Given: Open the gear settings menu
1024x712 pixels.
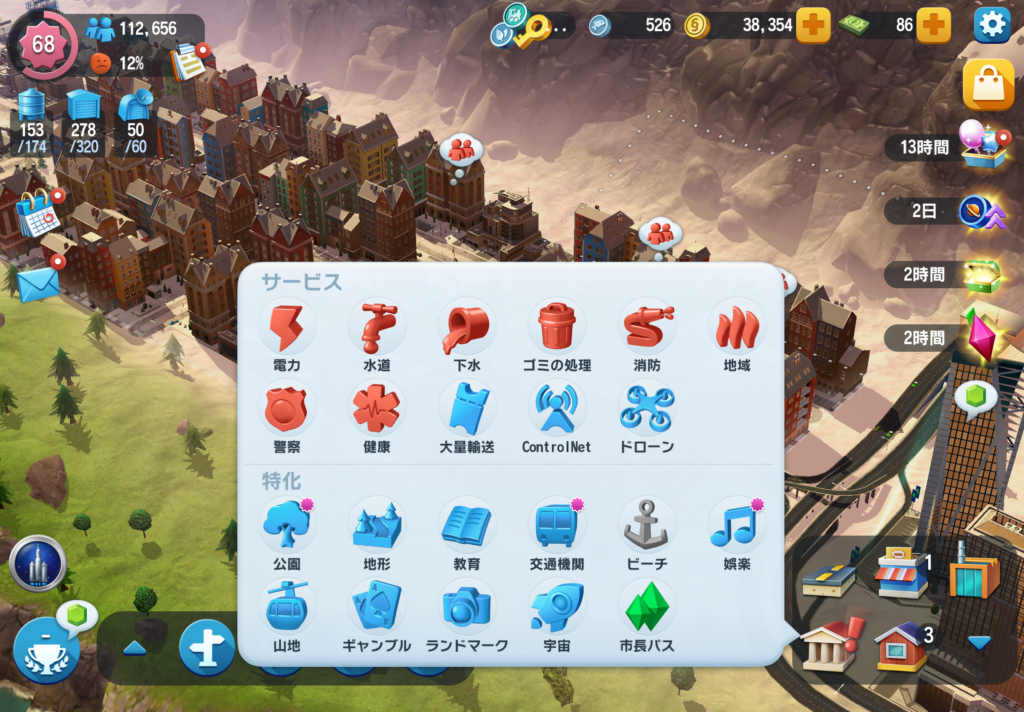Looking at the screenshot, I should click(x=991, y=25).
